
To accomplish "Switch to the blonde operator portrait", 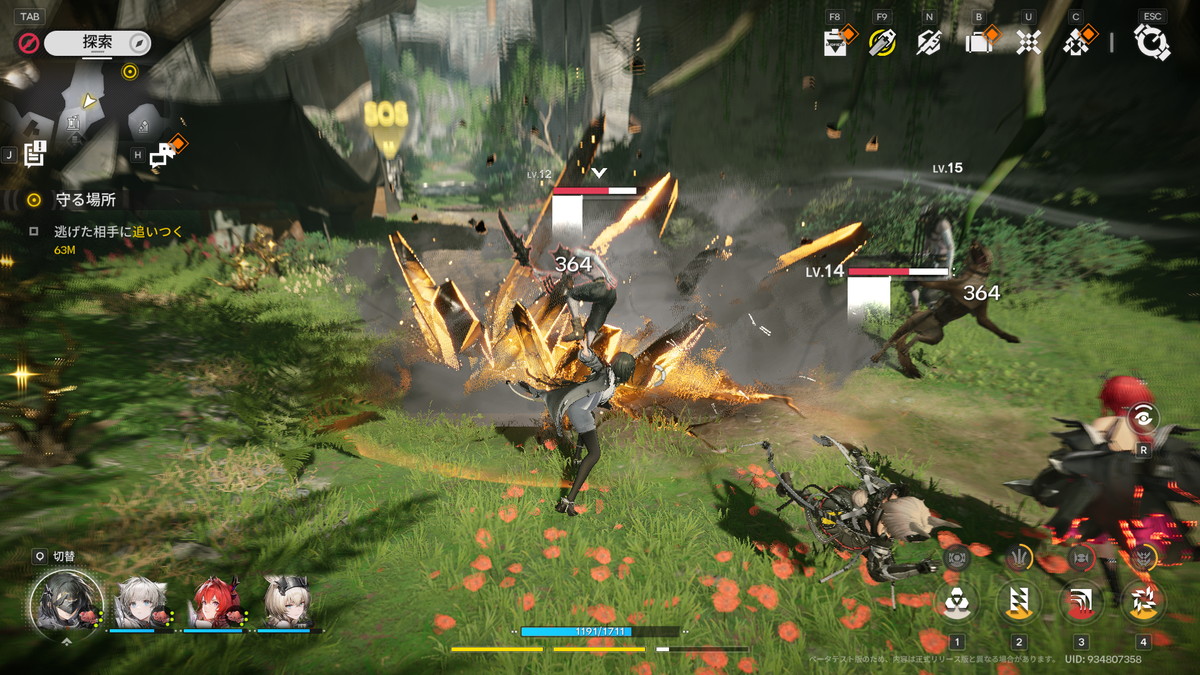I will (287, 602).
